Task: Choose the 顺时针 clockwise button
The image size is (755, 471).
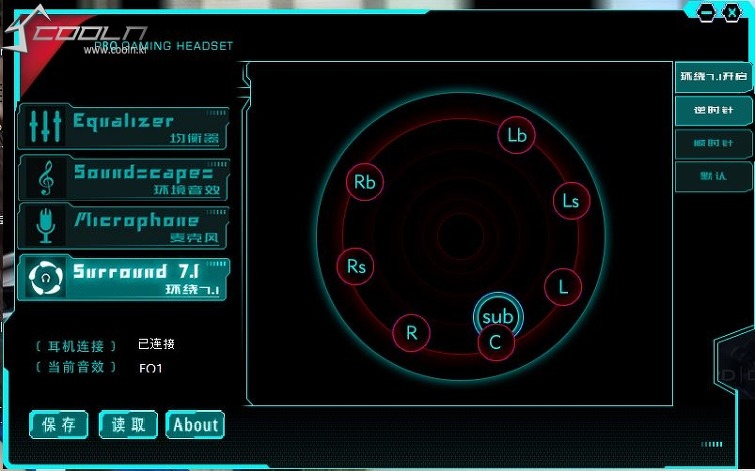Action: pos(713,143)
